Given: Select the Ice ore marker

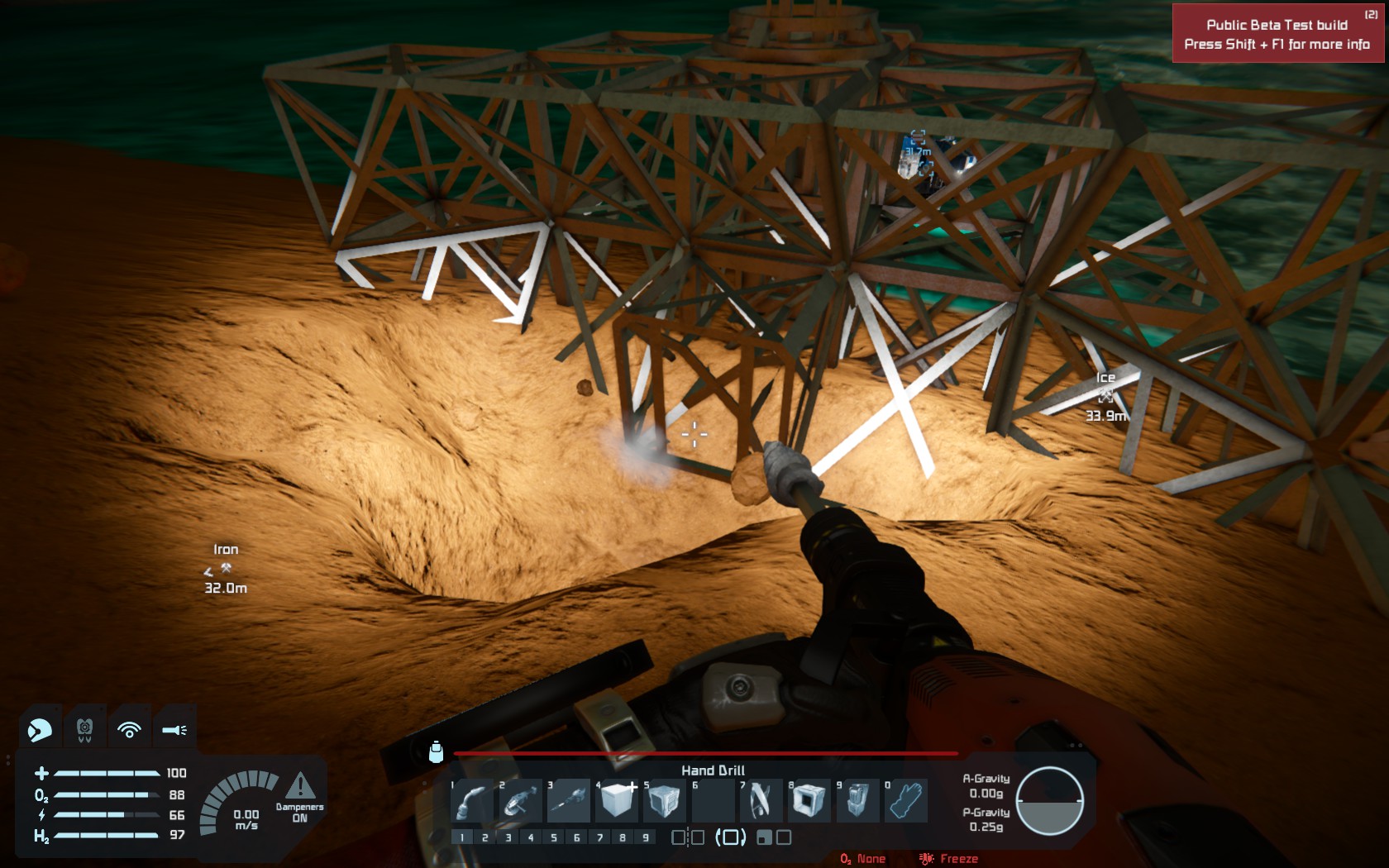Looking at the screenshot, I should coord(1105,397).
